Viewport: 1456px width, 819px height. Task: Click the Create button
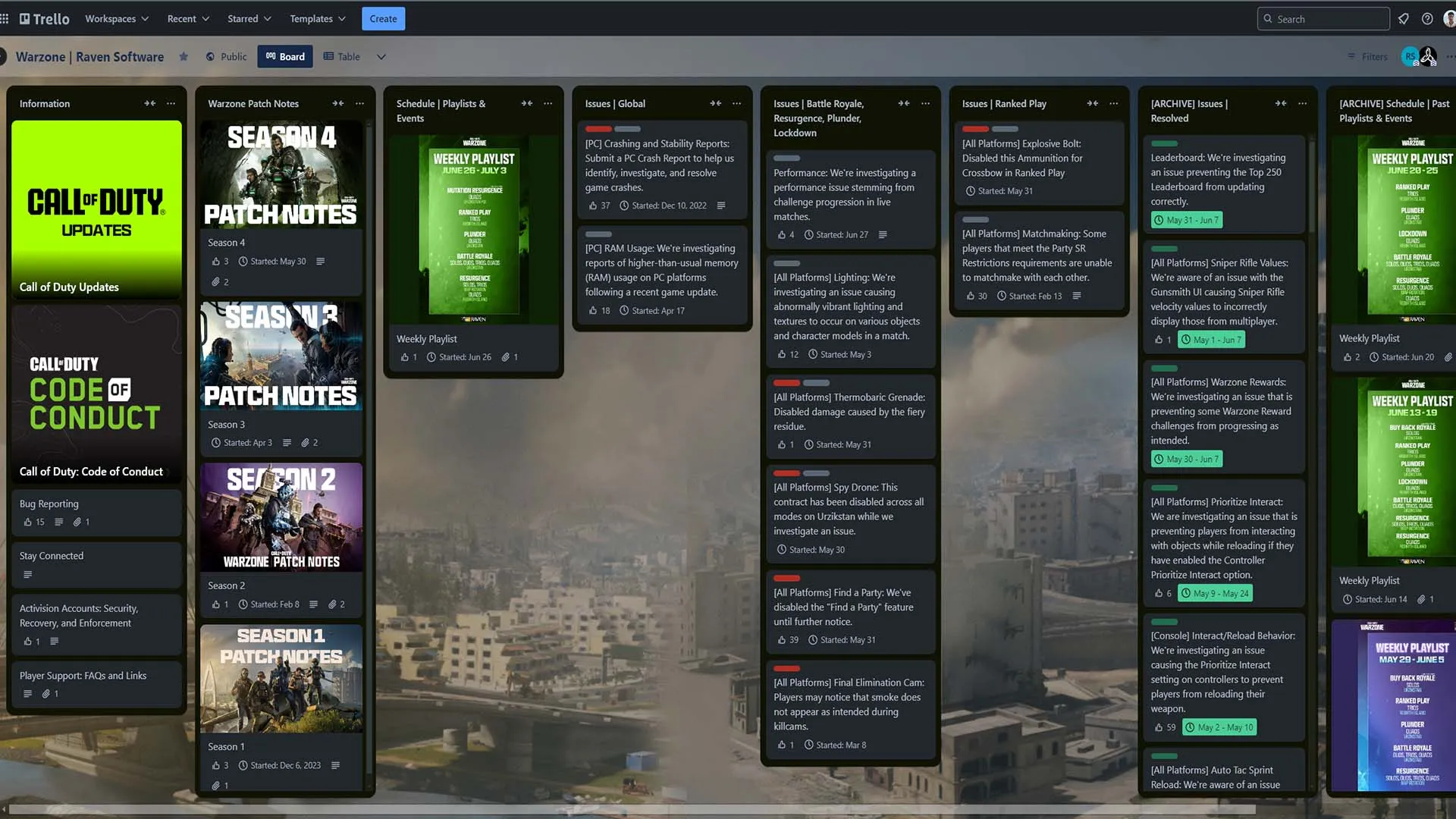click(383, 18)
